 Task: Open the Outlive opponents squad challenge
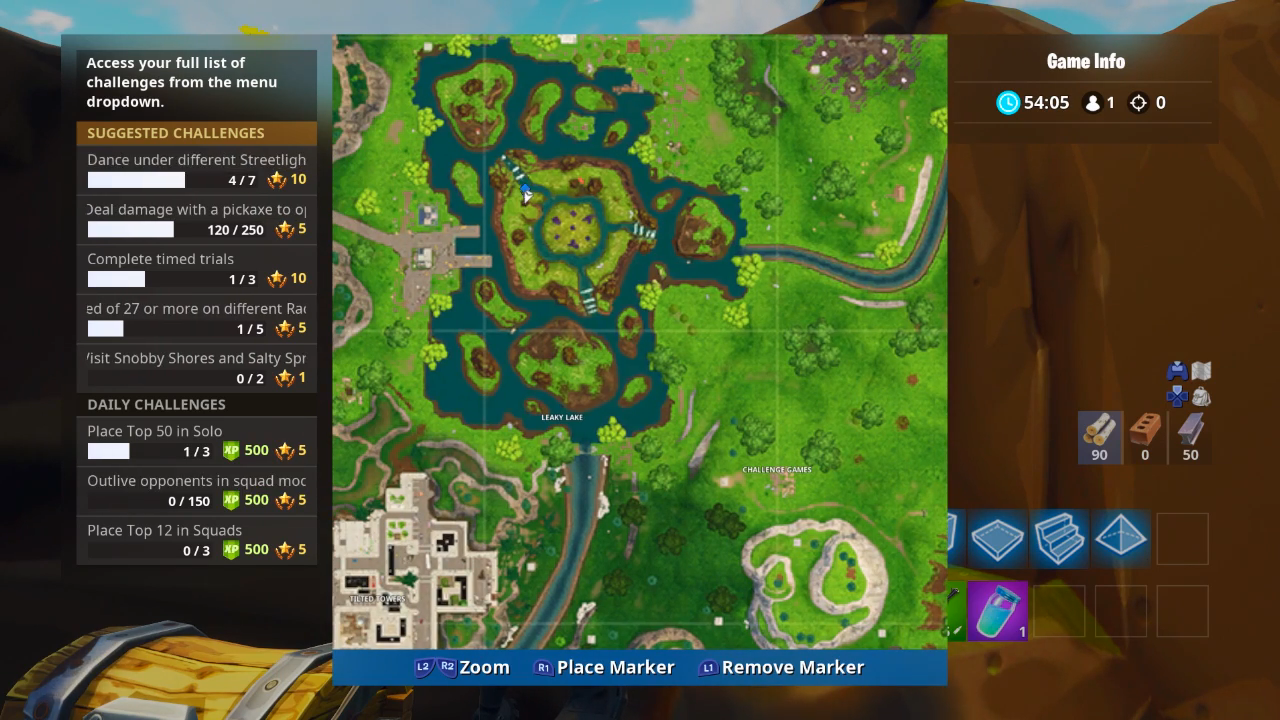196,490
